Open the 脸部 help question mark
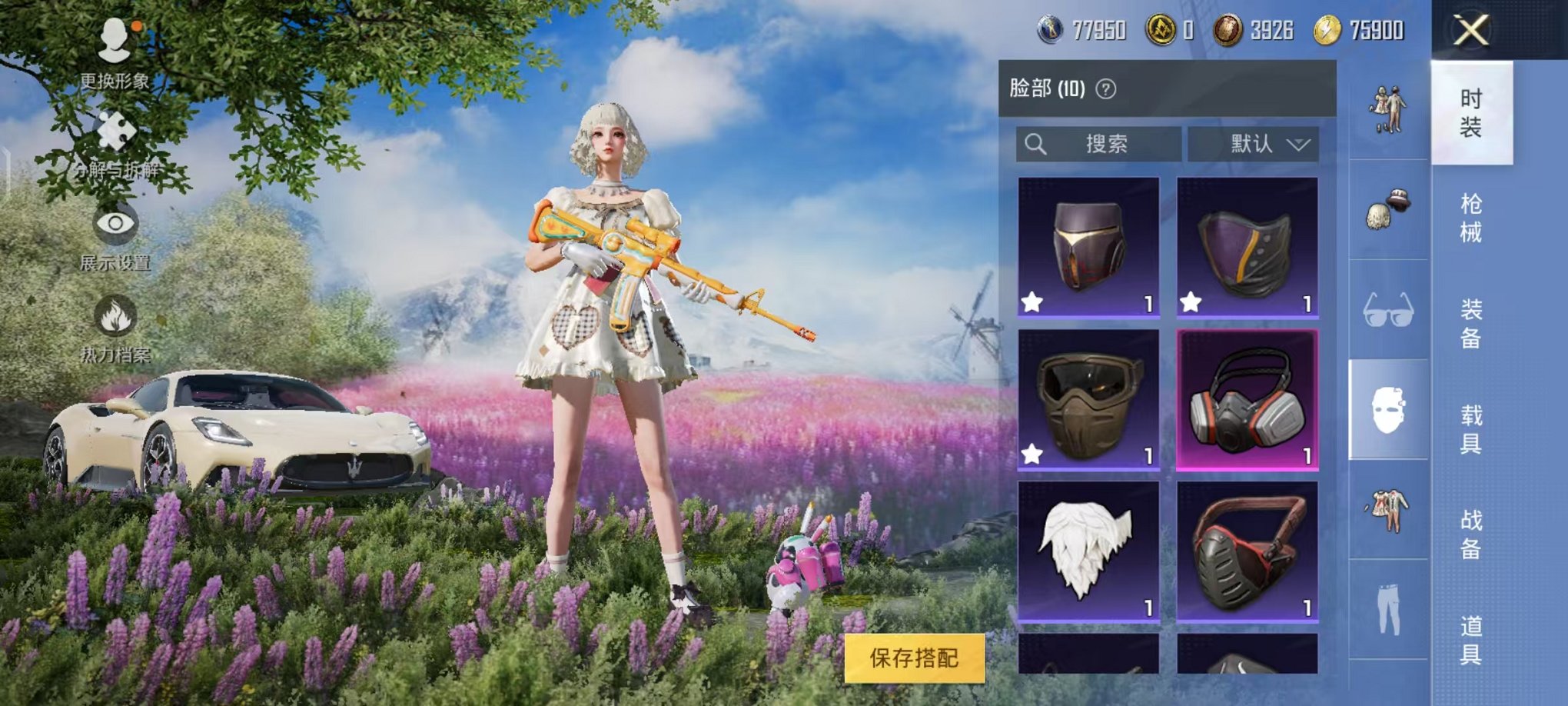The width and height of the screenshot is (1568, 706). (1107, 88)
